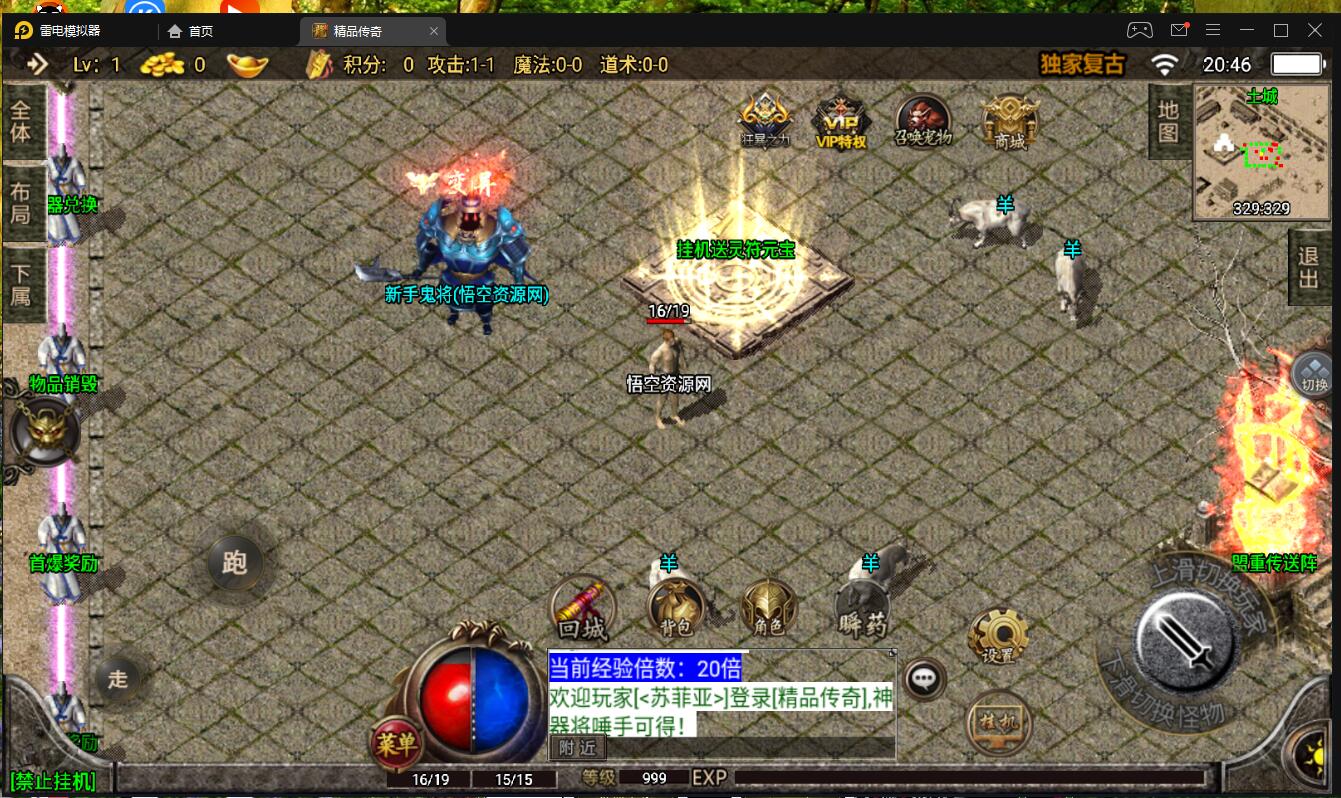Open the 商城 in-game mall

click(x=1008, y=120)
